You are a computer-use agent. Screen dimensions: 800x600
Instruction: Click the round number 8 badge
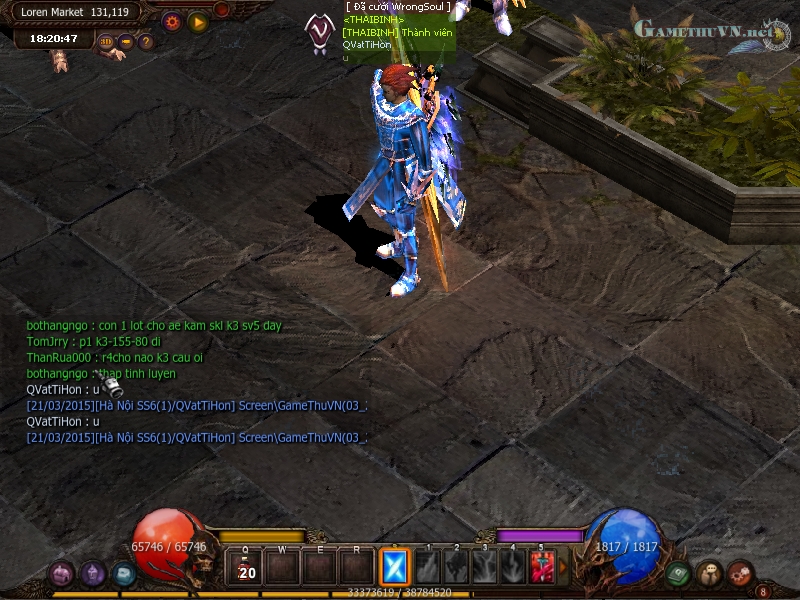tap(763, 591)
